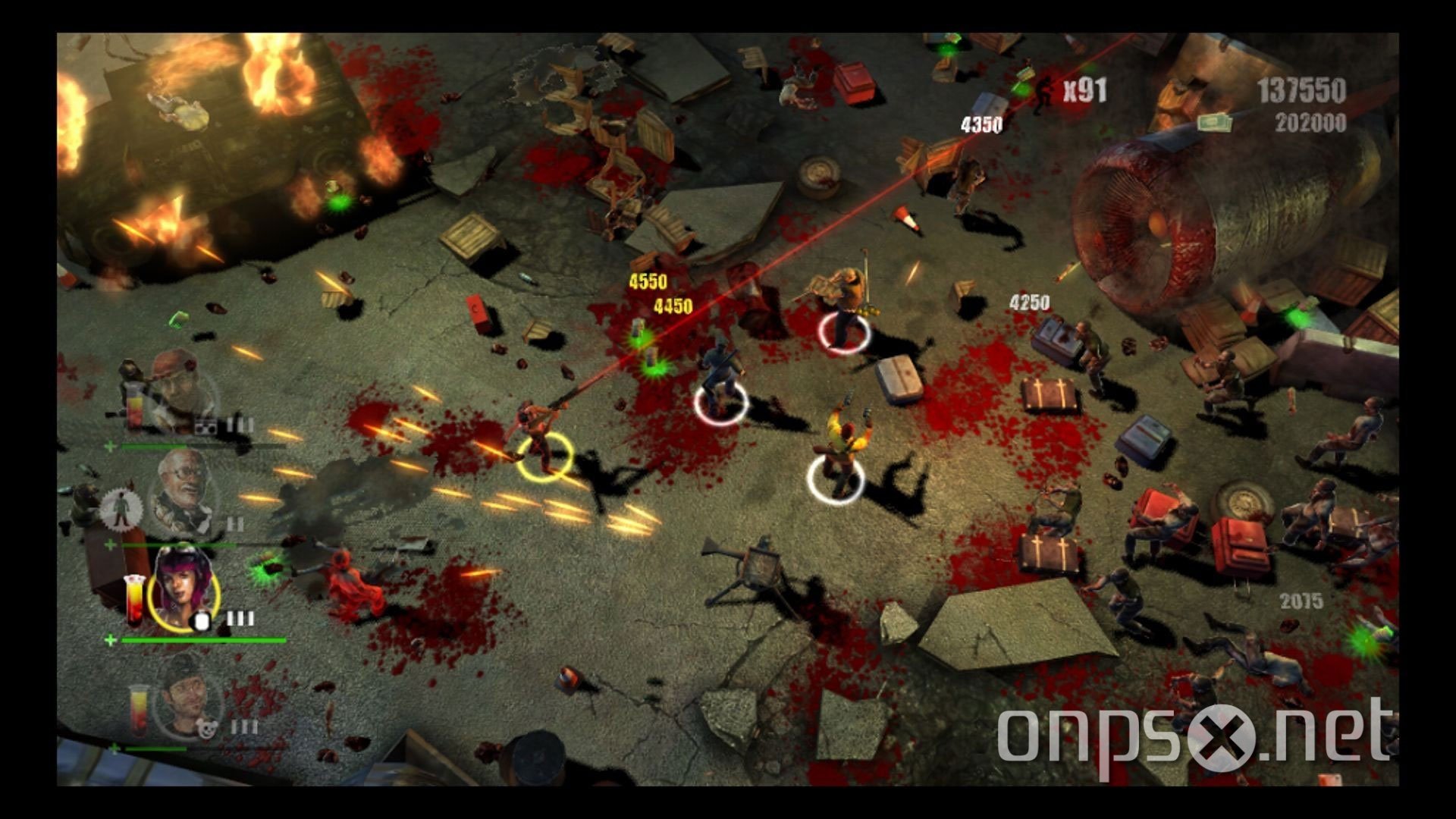Screen dimensions: 1456x819
Task: Select the boombox weapon icon beside the top portrait
Action: [205, 425]
